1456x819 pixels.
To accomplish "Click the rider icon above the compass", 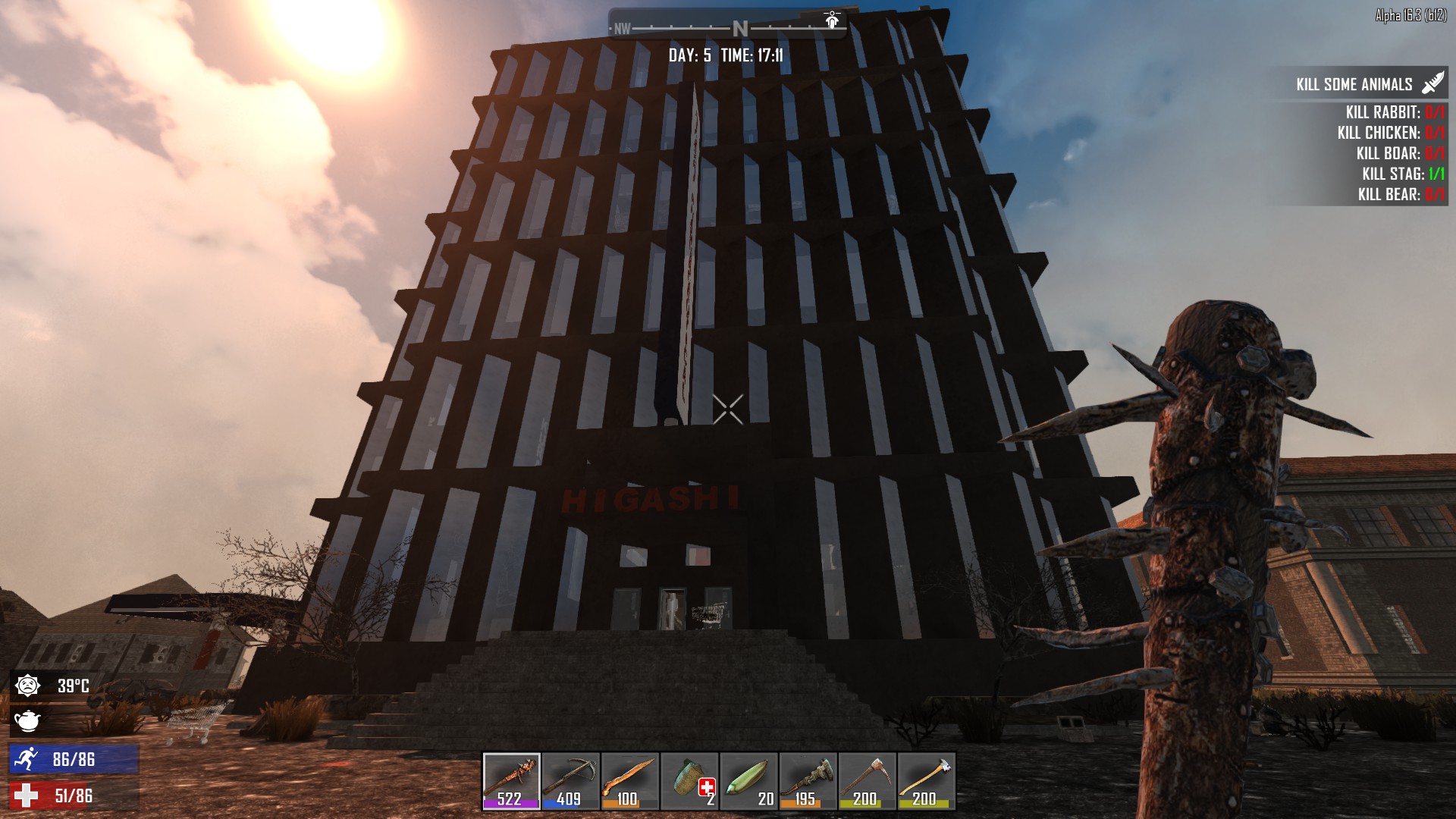I will pyautogui.click(x=832, y=20).
